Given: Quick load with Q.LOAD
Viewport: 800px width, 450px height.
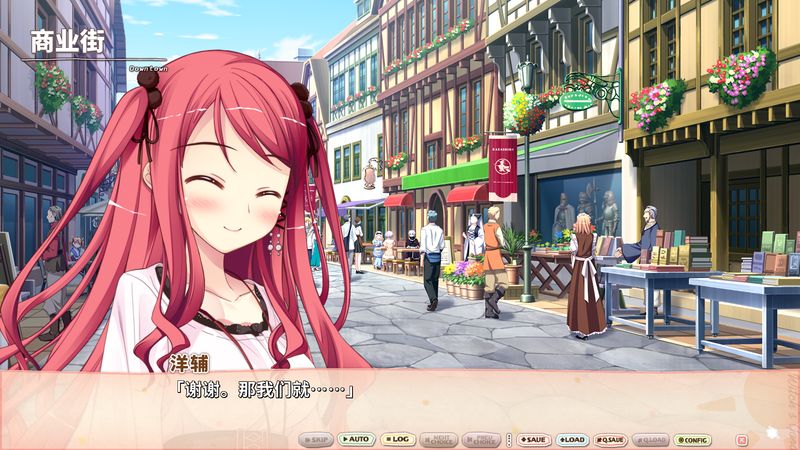Looking at the screenshot, I should pos(651,440).
